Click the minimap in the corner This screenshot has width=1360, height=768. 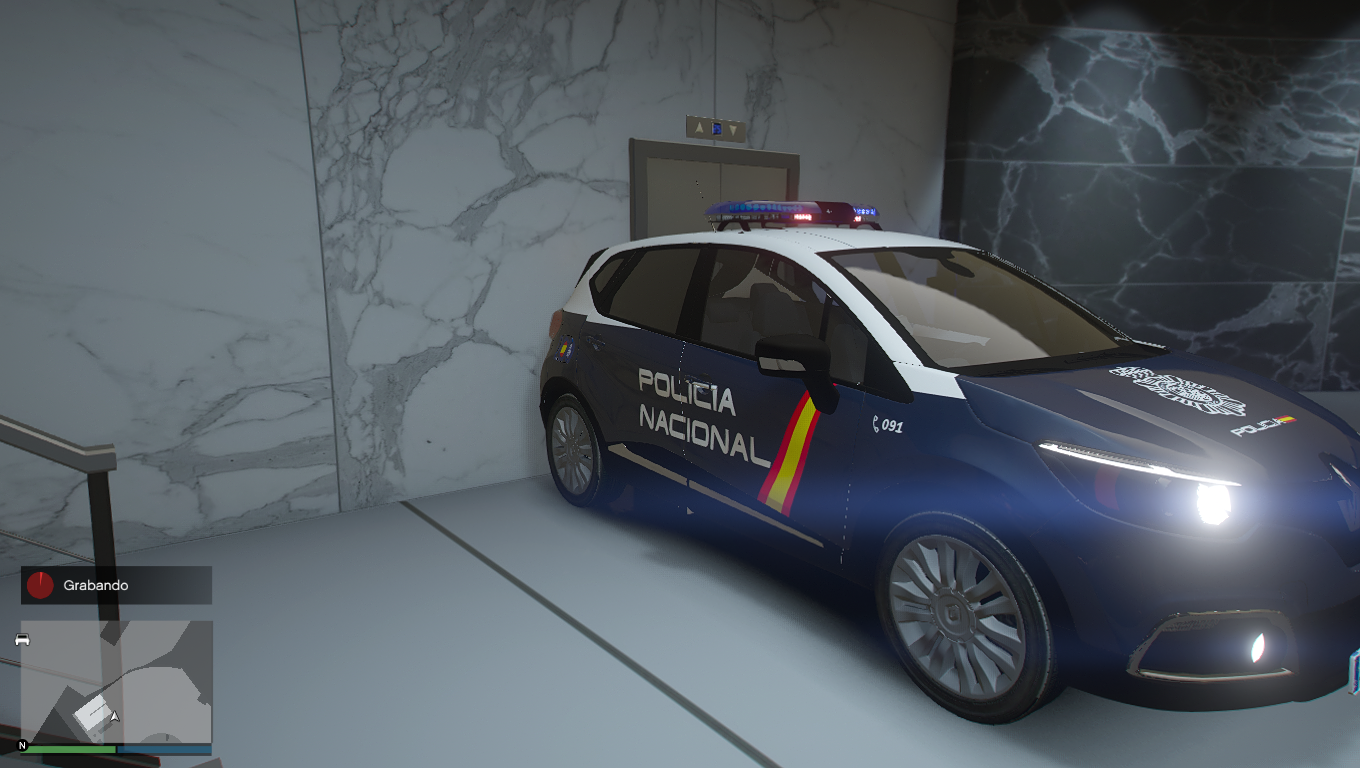[116, 681]
